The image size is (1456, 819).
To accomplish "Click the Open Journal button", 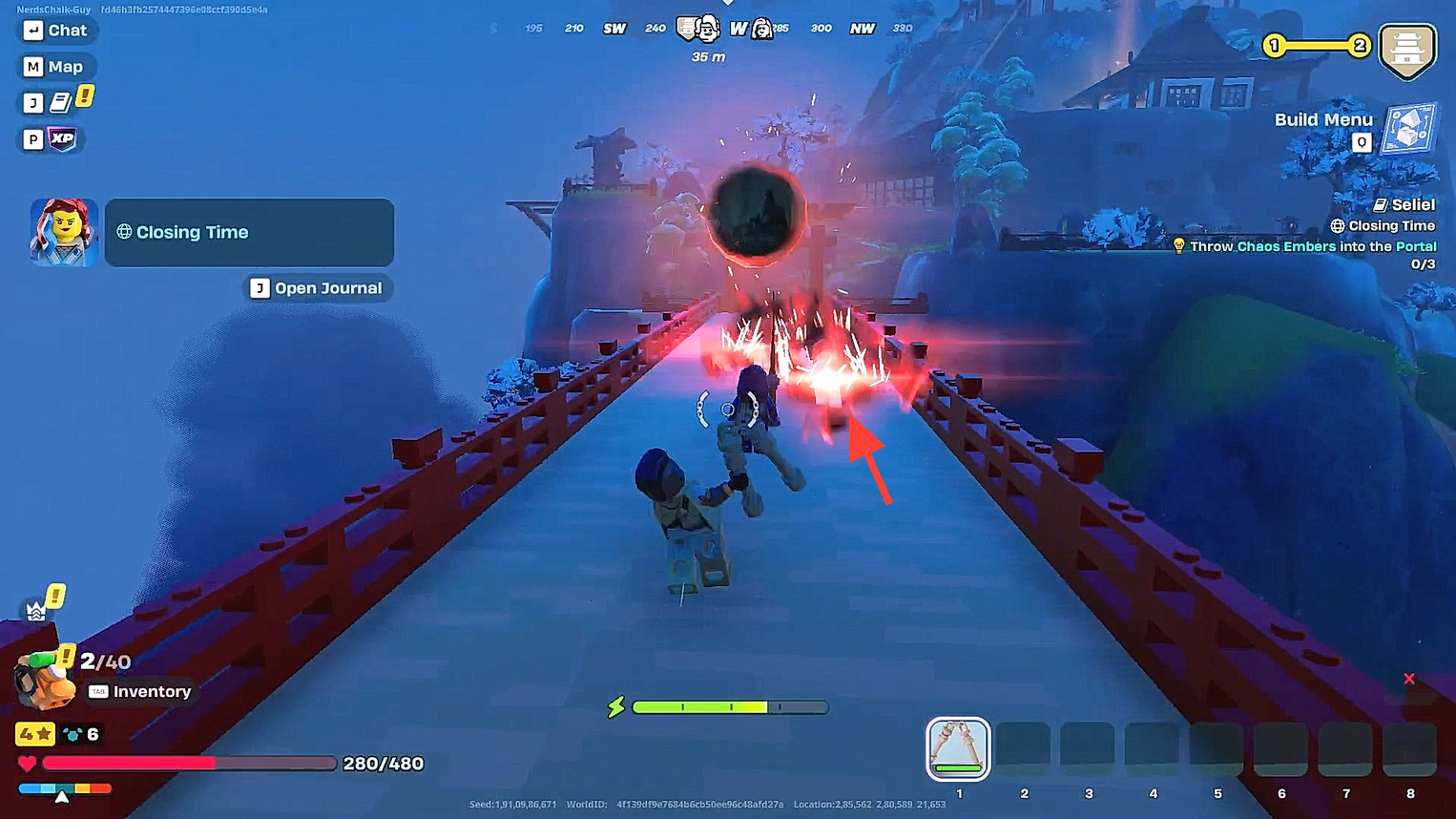I will click(317, 288).
